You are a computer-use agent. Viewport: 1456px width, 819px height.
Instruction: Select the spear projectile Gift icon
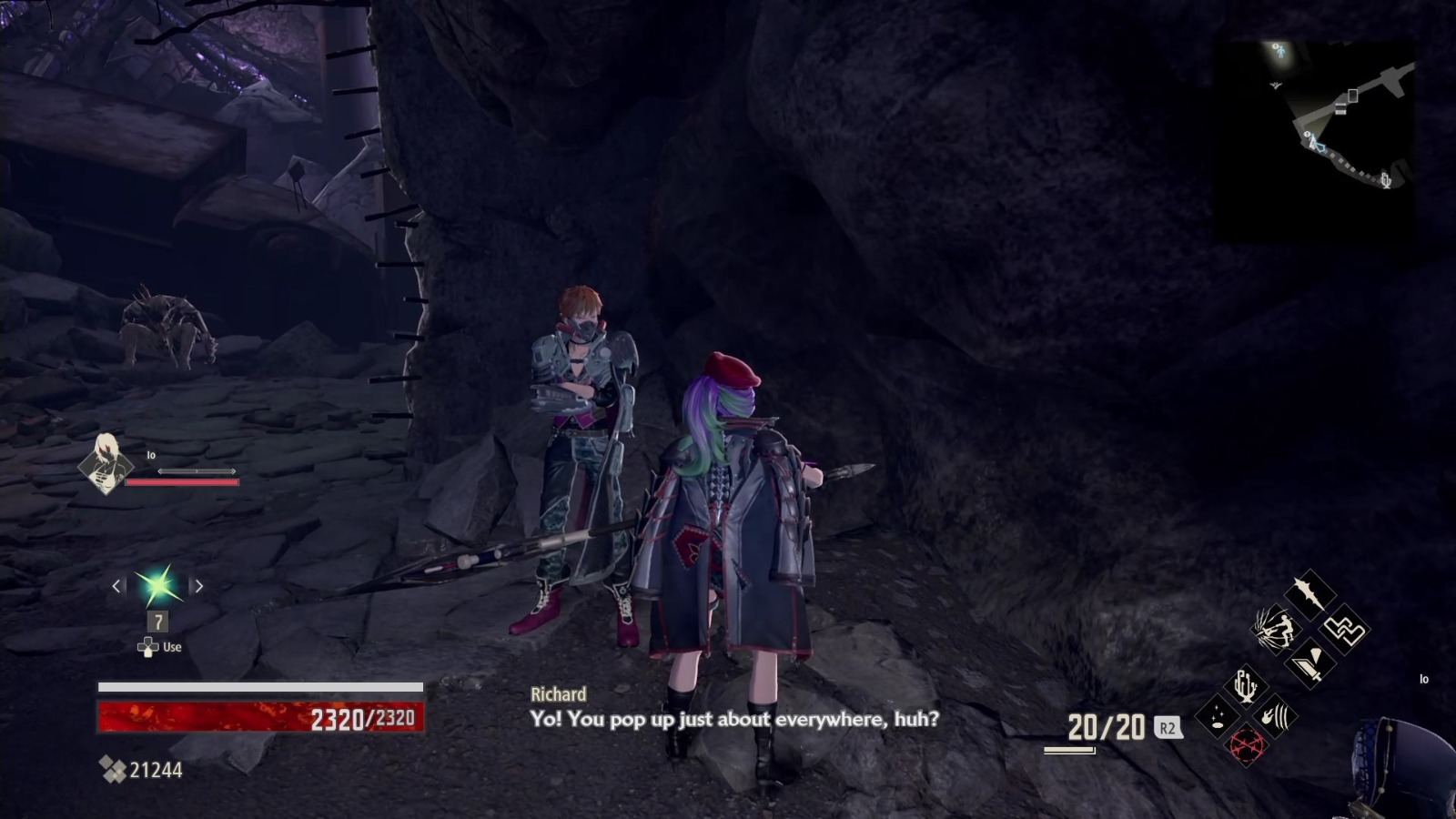pos(1309,594)
